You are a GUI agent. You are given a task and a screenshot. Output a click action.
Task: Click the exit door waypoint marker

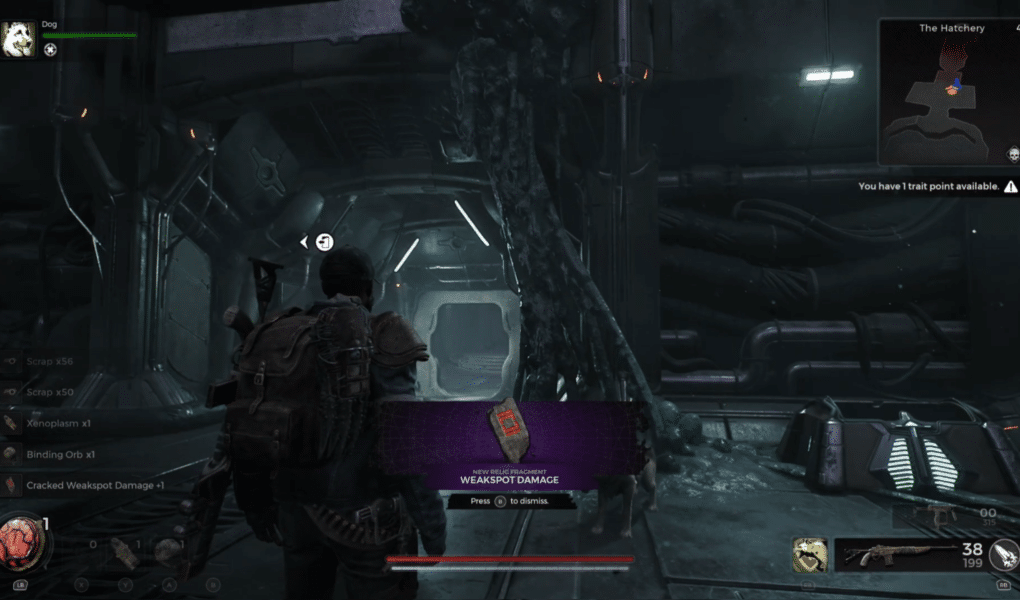(x=324, y=242)
